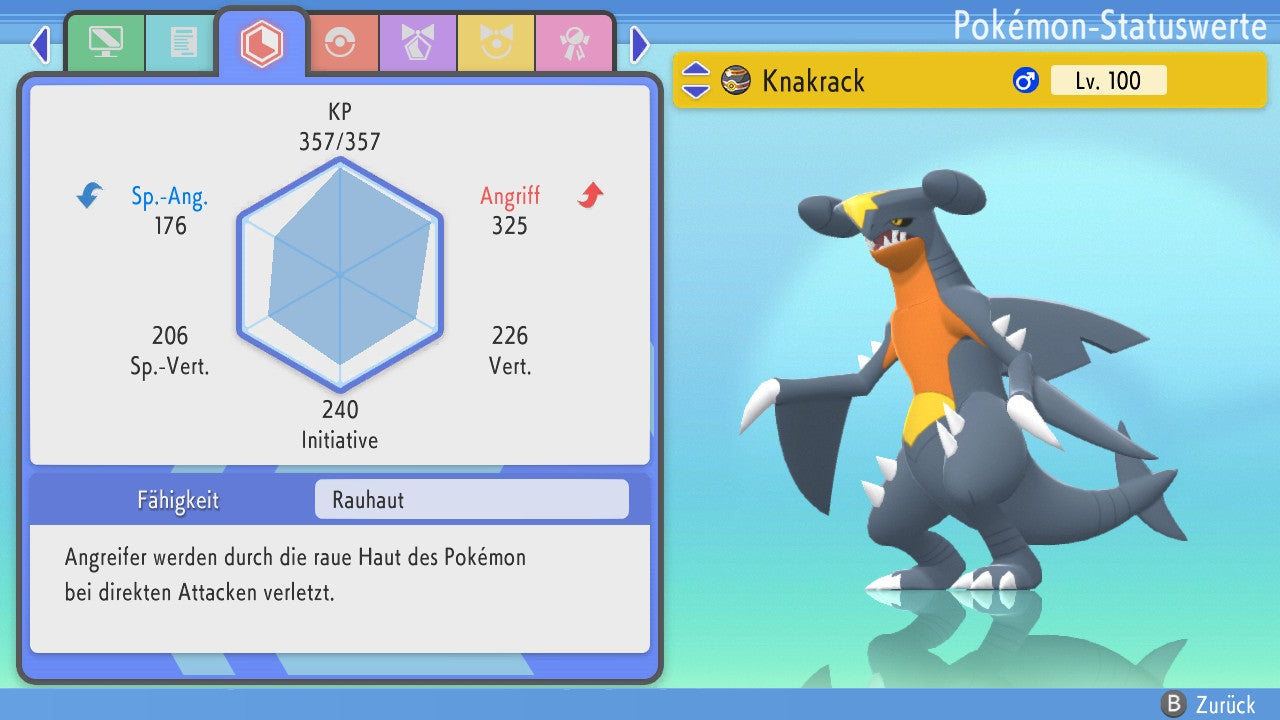Show the yellow bow-face condition tab
The height and width of the screenshot is (720, 1280).
pyautogui.click(x=496, y=42)
